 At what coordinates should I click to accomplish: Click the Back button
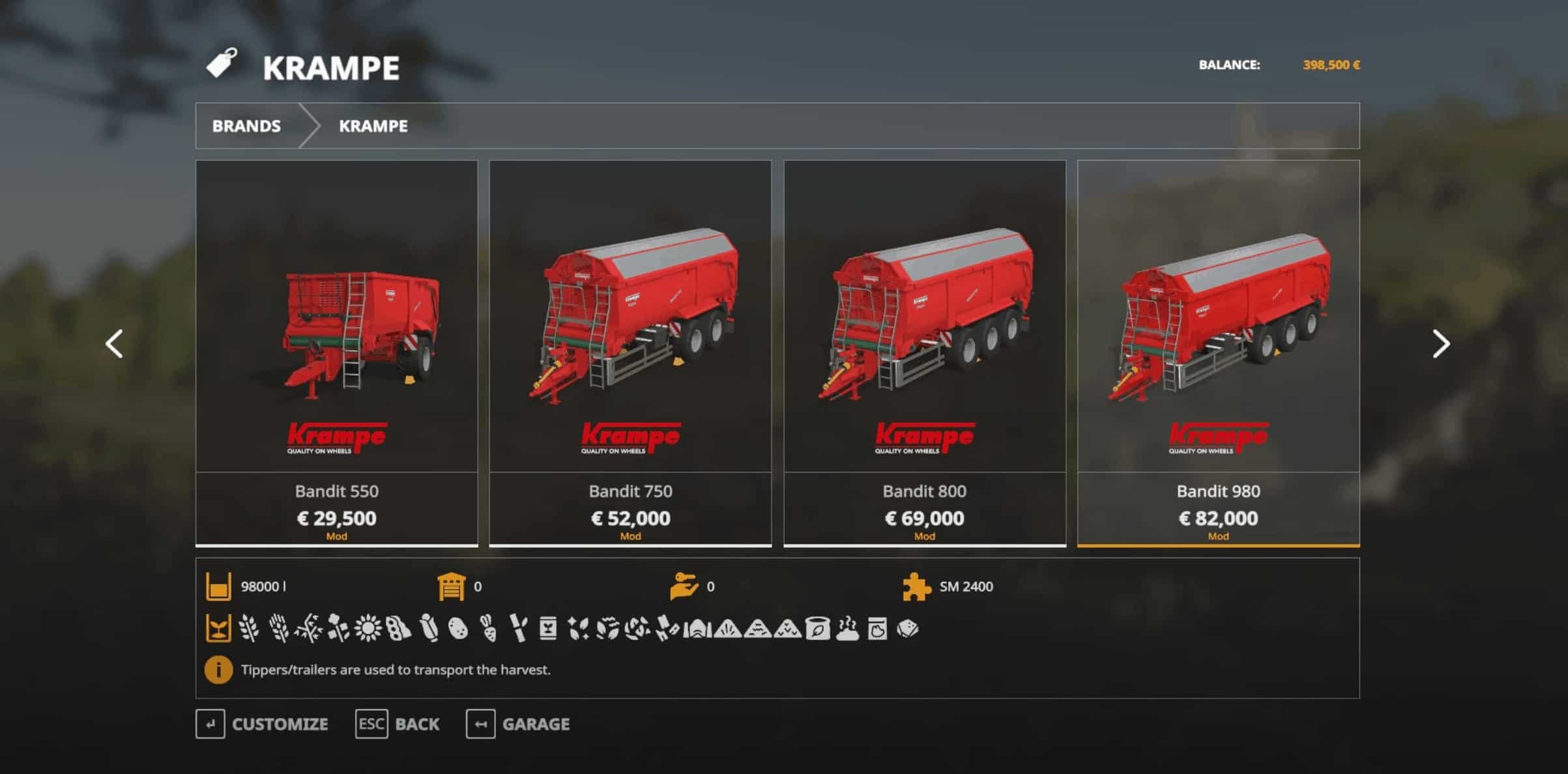(398, 724)
